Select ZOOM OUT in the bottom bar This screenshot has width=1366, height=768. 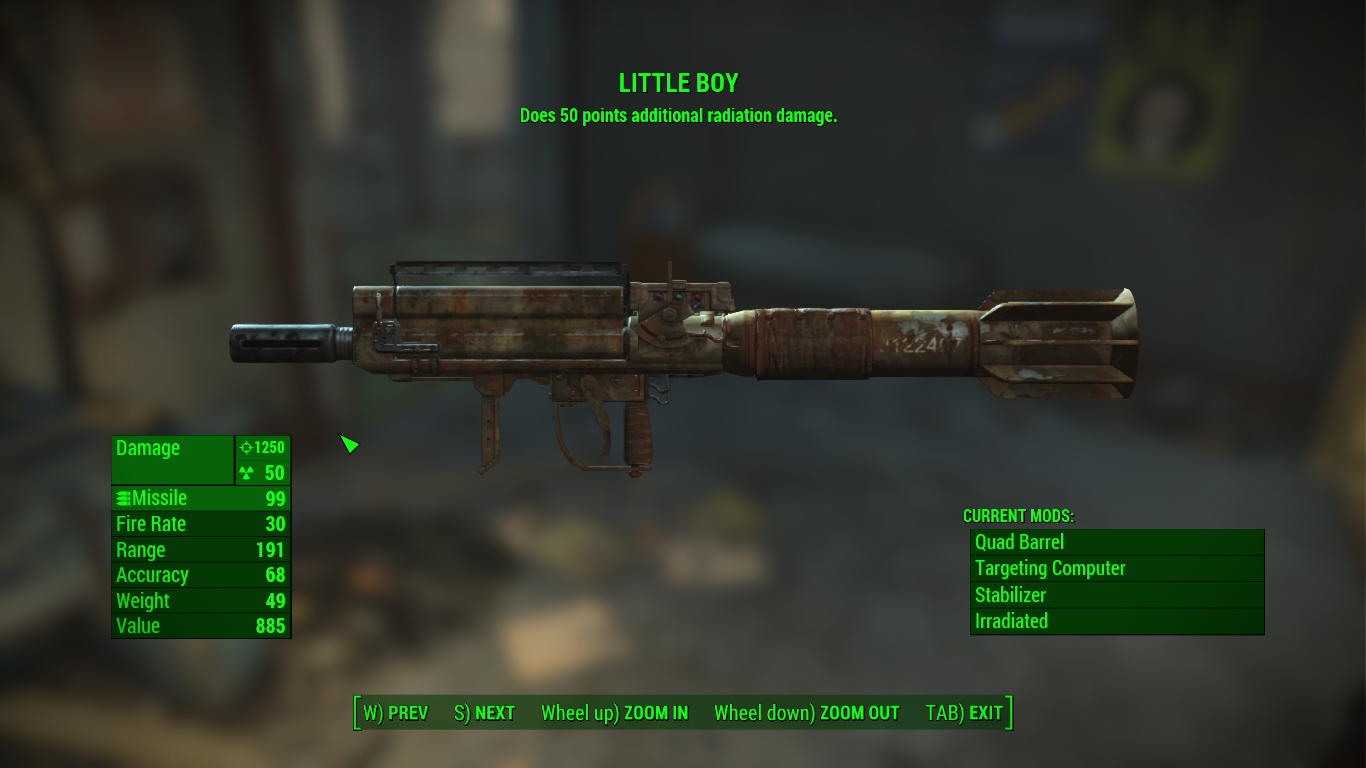pyautogui.click(x=806, y=713)
